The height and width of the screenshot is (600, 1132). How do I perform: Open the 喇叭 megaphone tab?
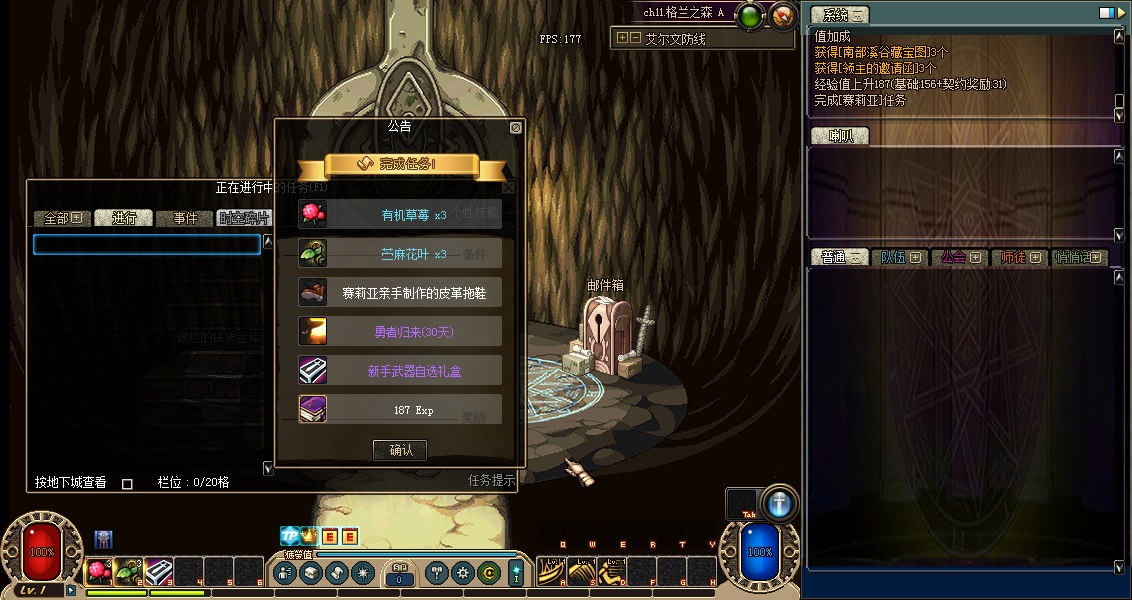tap(838, 136)
